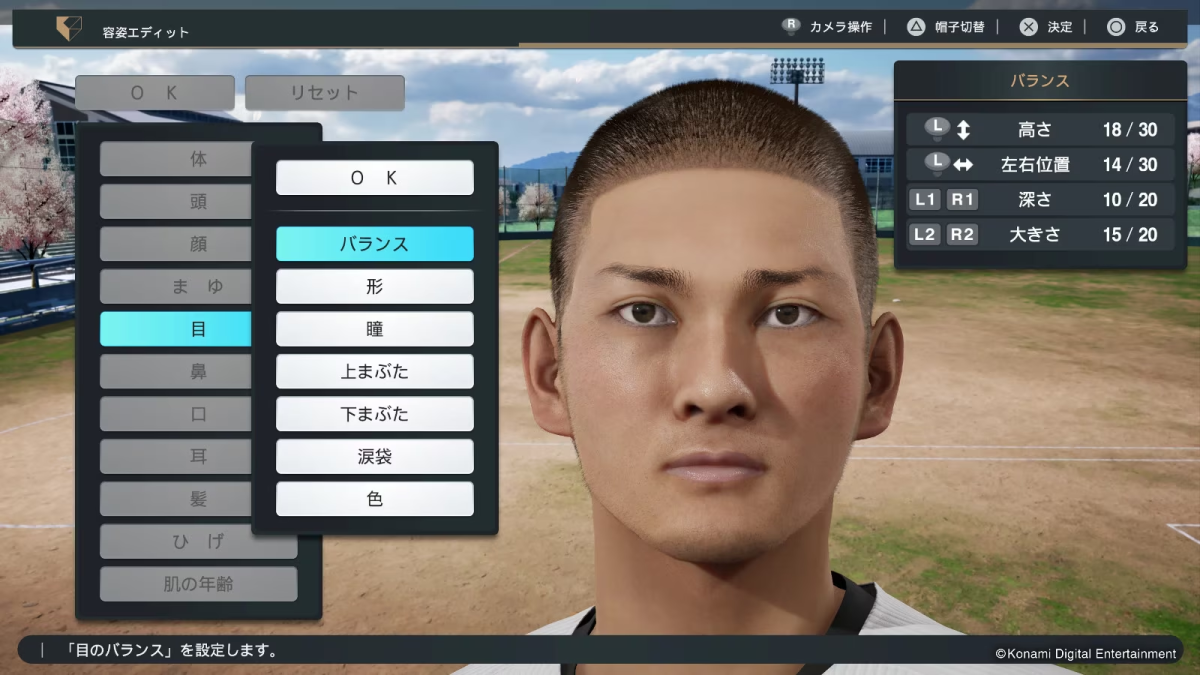Reset the appearance with リセット
Viewport: 1200px width, 675px height.
324,93
